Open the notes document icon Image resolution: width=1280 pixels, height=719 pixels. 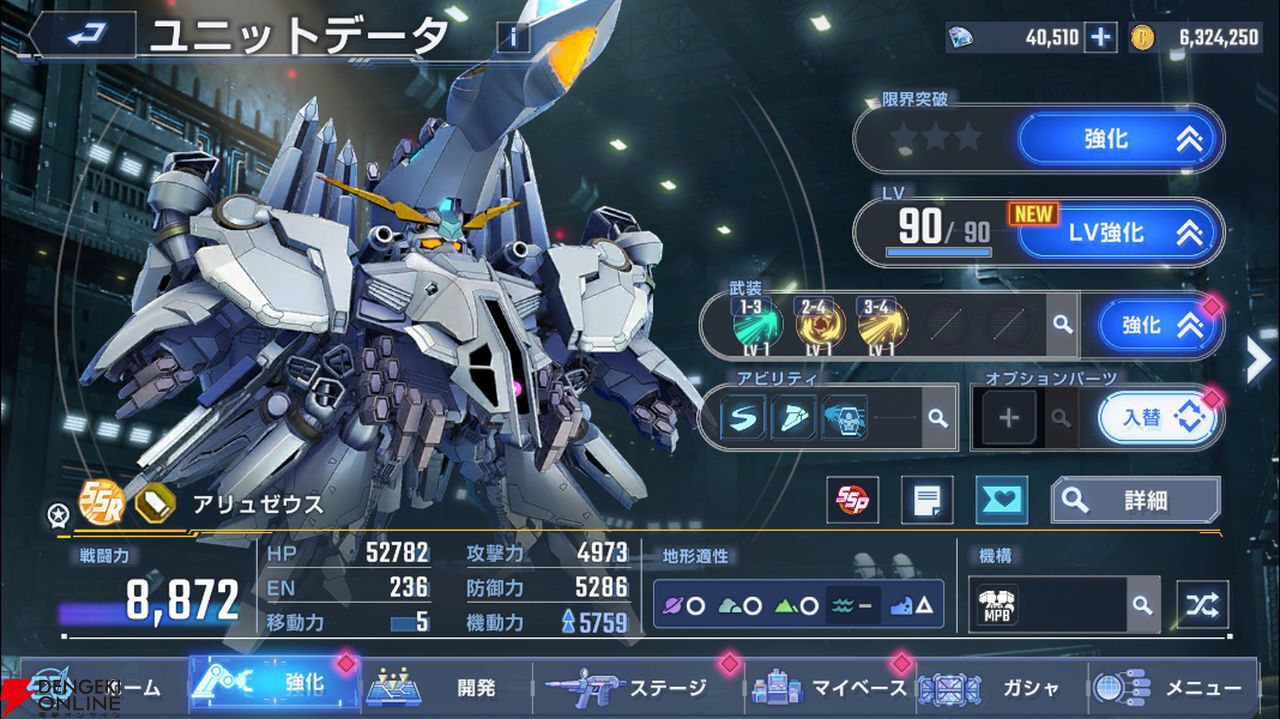point(926,500)
